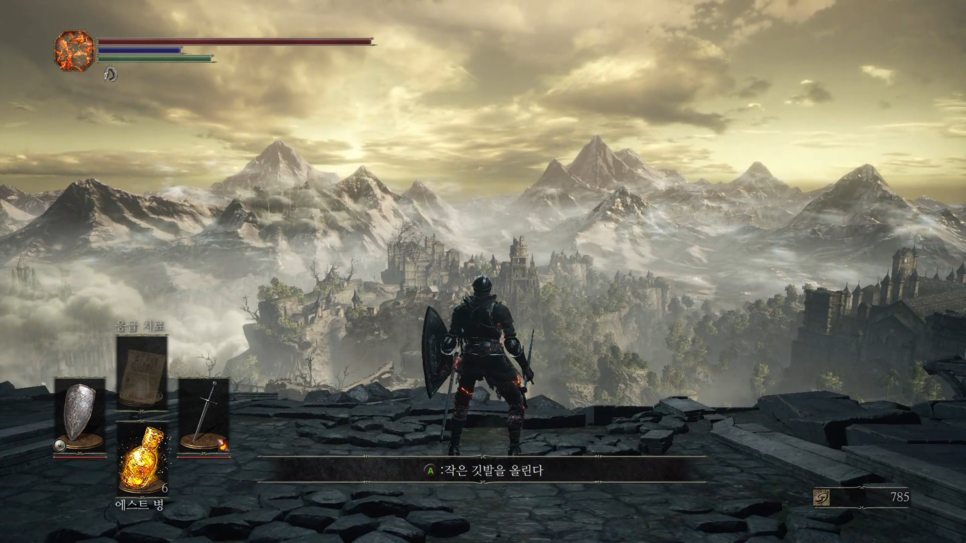Select the scroll spell slot above the flask

141,371
